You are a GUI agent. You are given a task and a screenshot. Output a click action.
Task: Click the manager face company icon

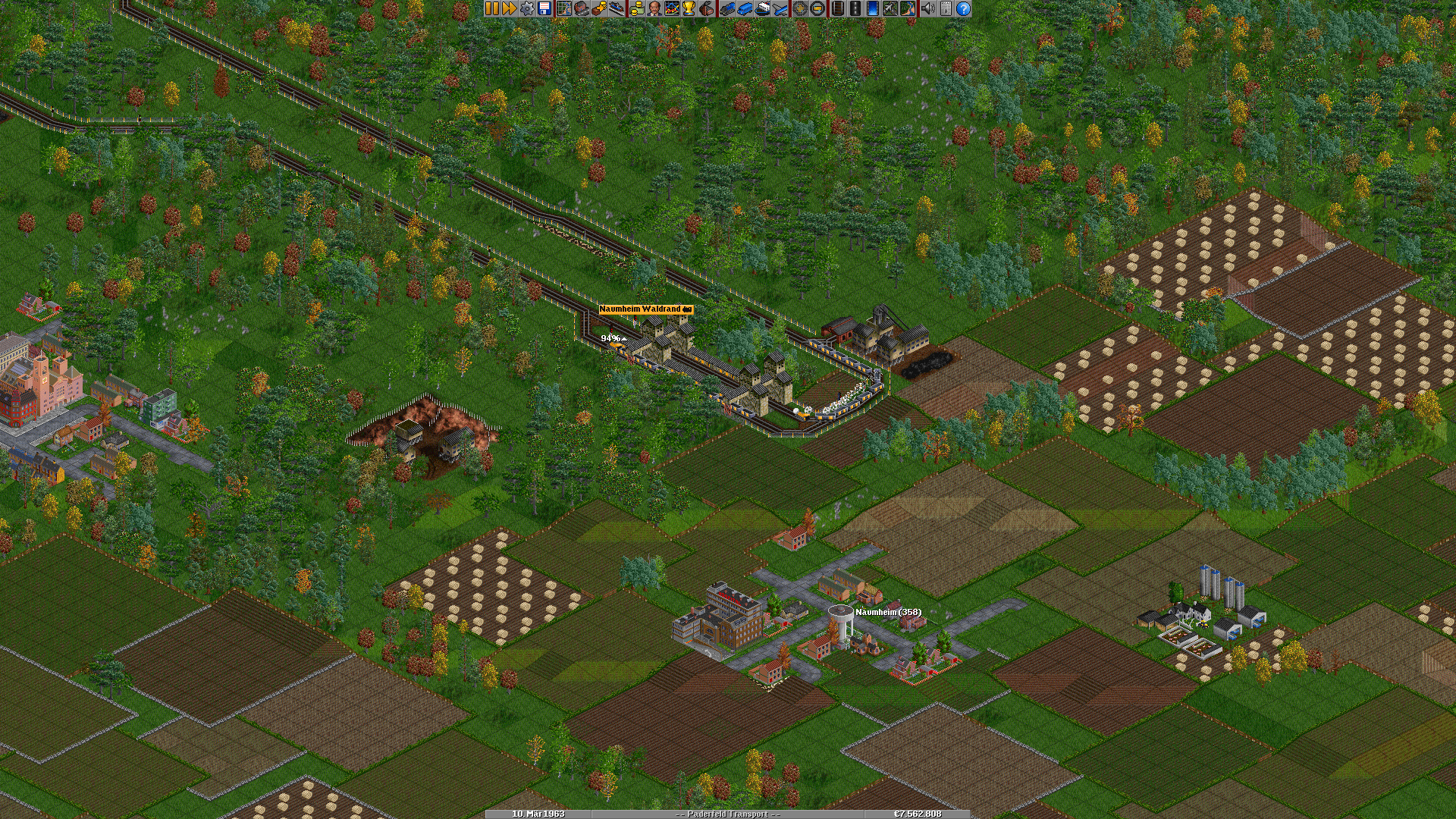click(654, 8)
